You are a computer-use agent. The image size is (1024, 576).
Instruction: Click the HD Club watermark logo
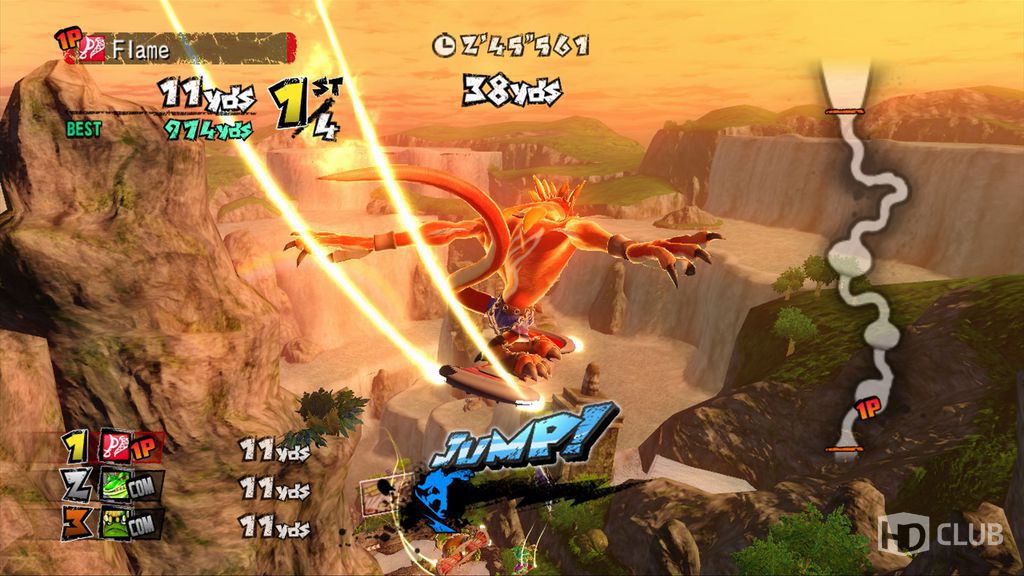click(x=940, y=535)
